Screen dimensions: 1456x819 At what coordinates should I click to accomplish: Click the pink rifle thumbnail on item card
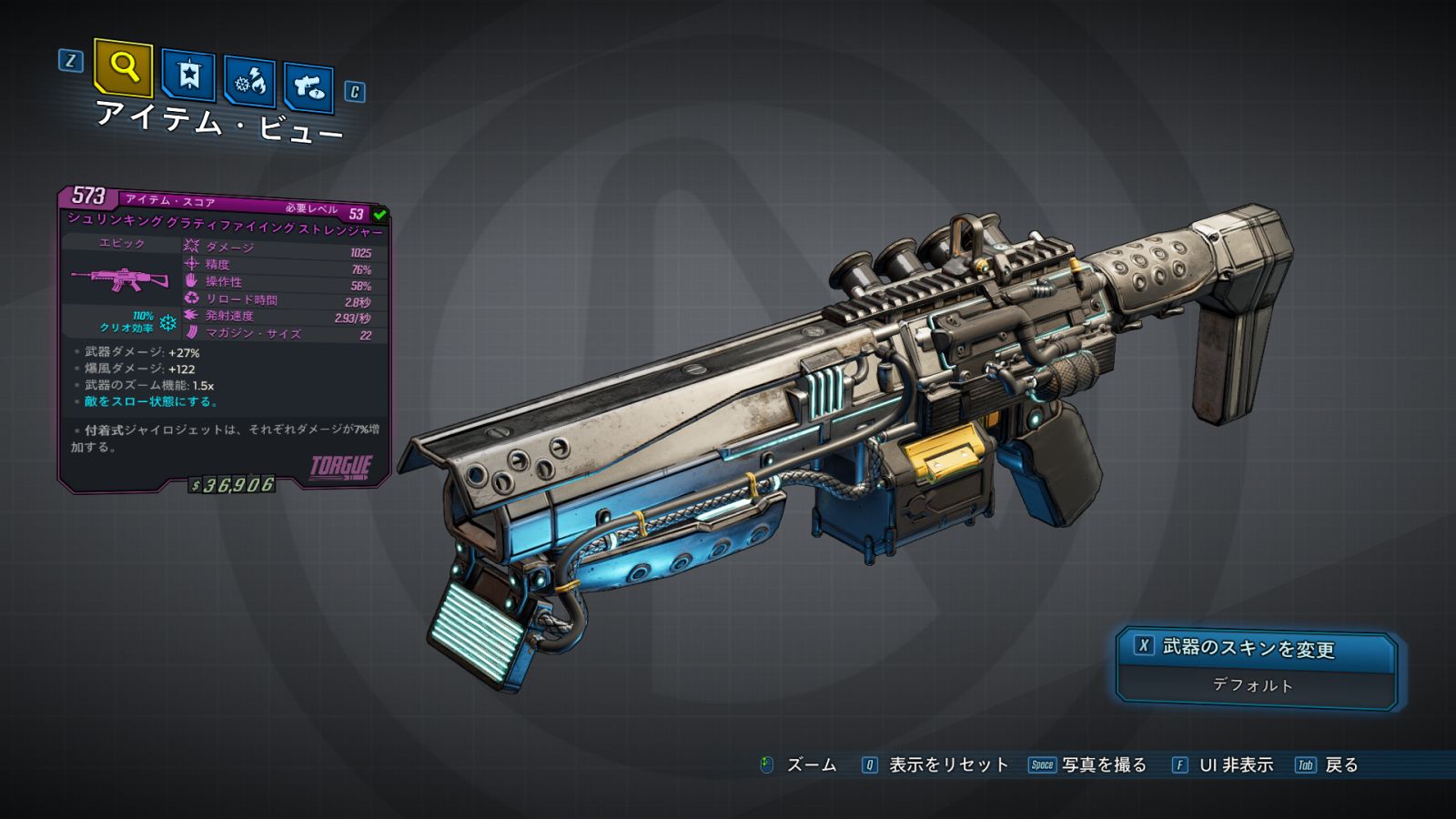[121, 279]
